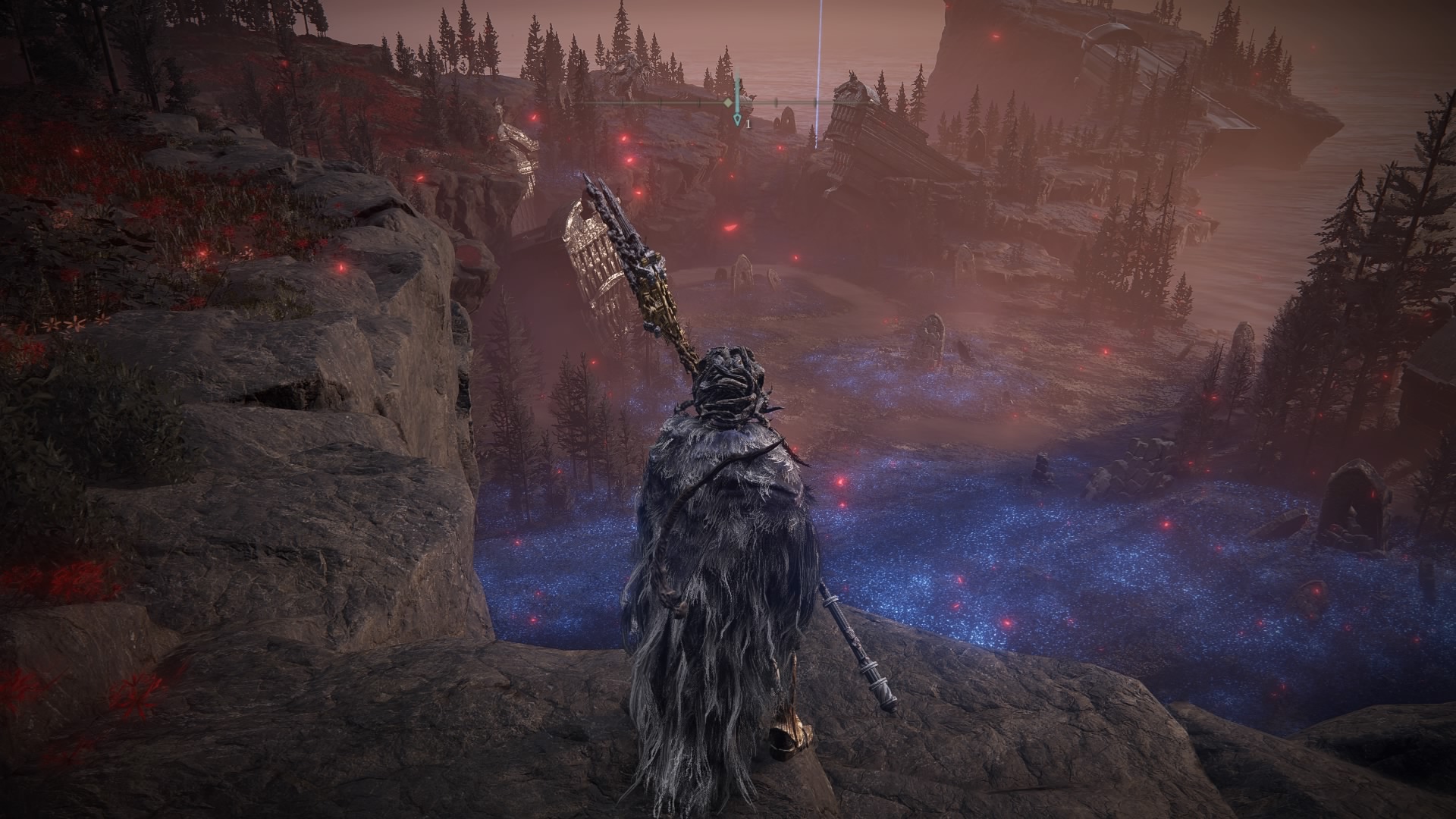Select the diamond center marker on compass
Screen dimensions: 1456x819
tap(728, 102)
